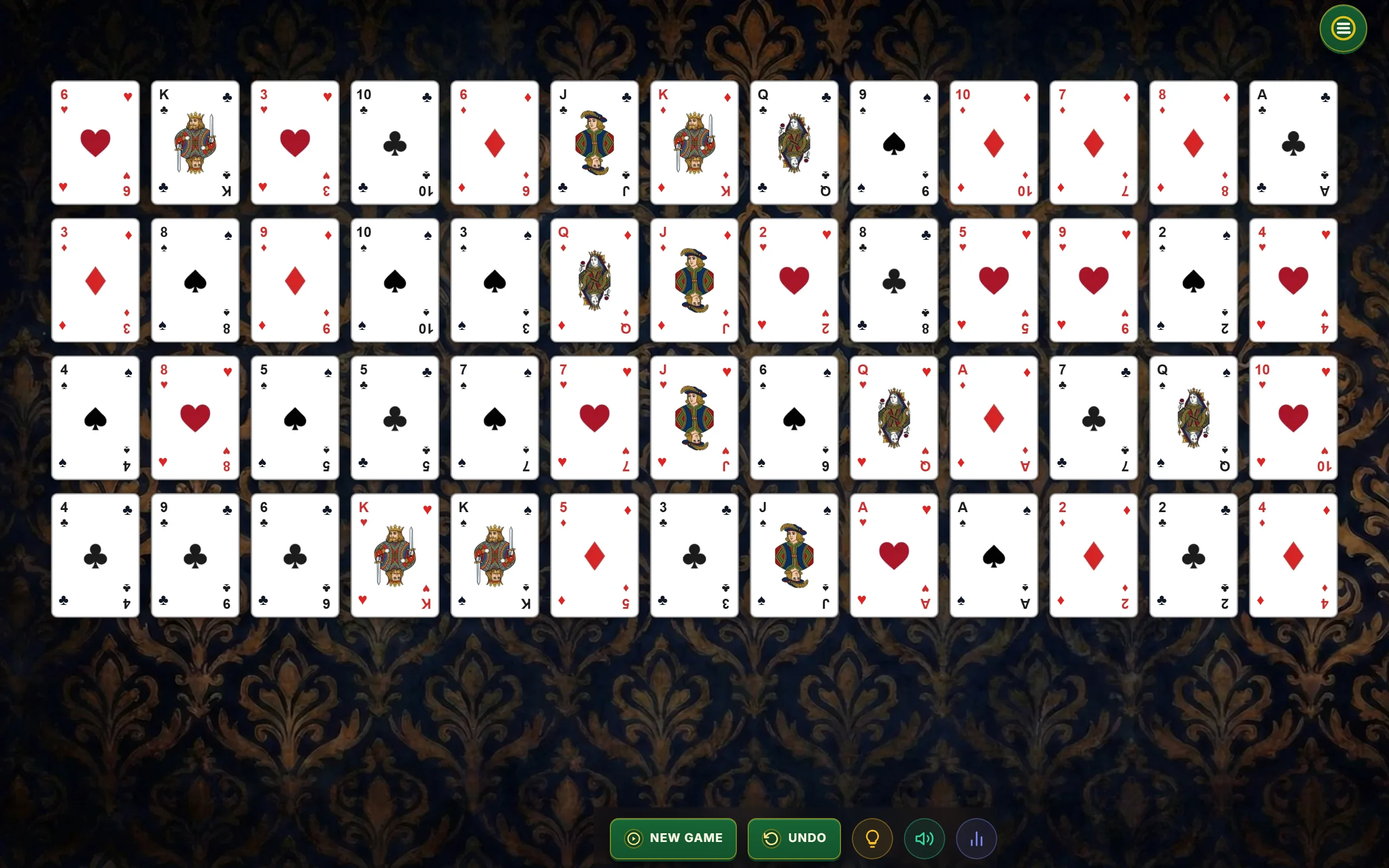
Task: Select the Ace of Hearts card
Action: pos(893,555)
